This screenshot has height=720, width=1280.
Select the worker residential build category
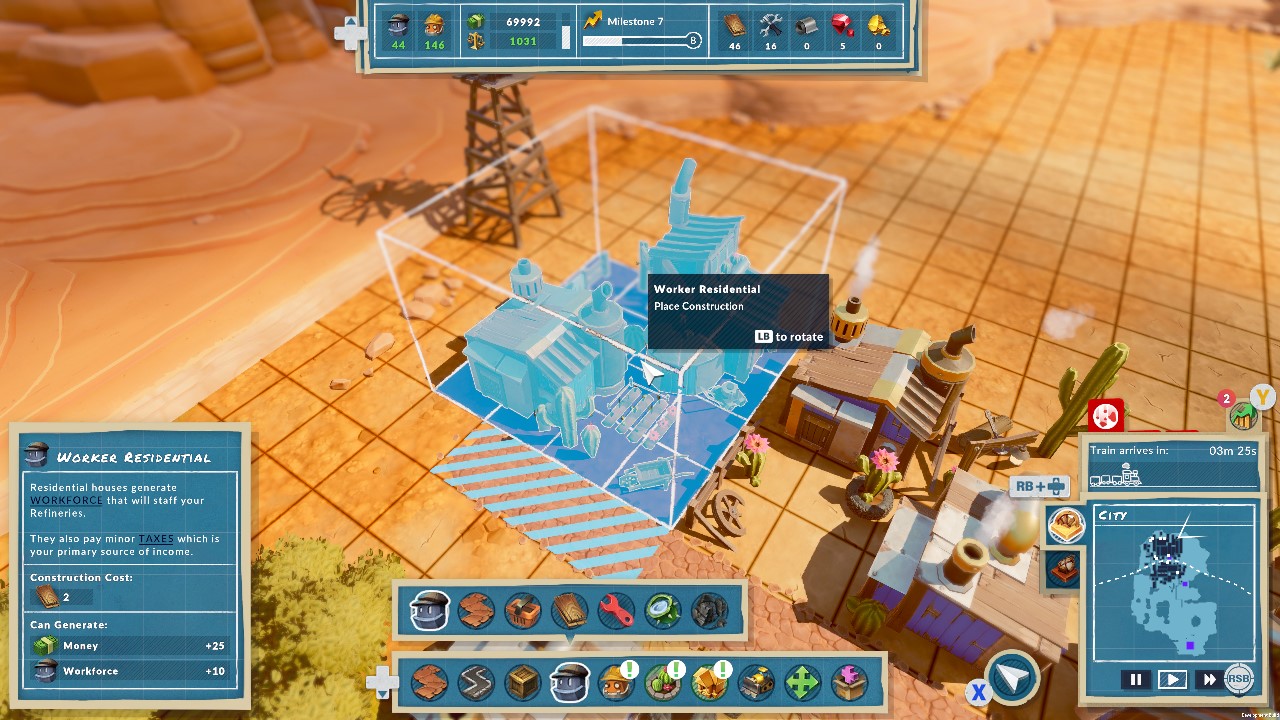[x=569, y=683]
